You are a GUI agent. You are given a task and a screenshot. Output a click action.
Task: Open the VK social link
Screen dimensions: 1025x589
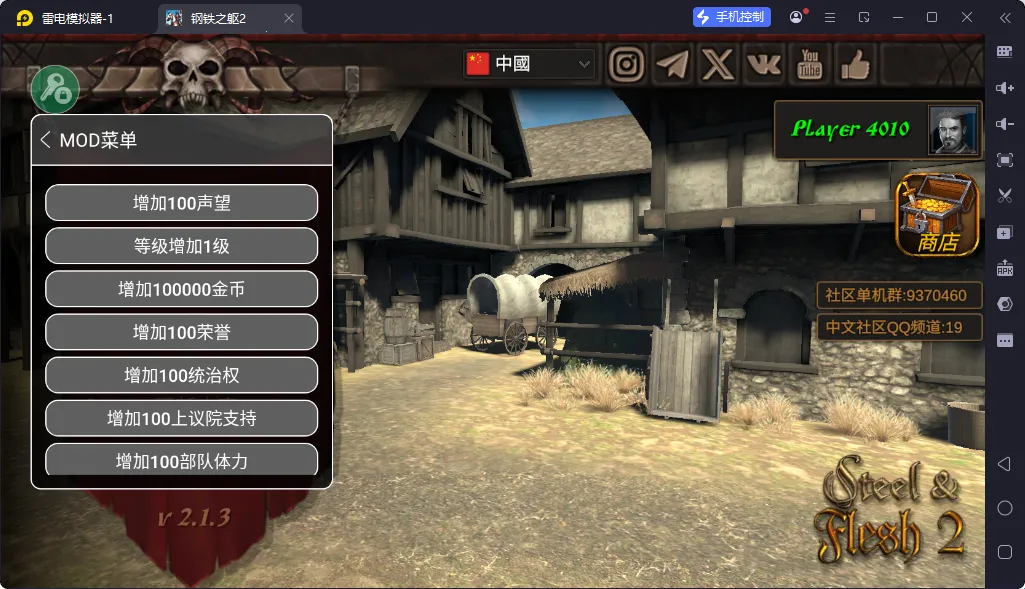[764, 65]
